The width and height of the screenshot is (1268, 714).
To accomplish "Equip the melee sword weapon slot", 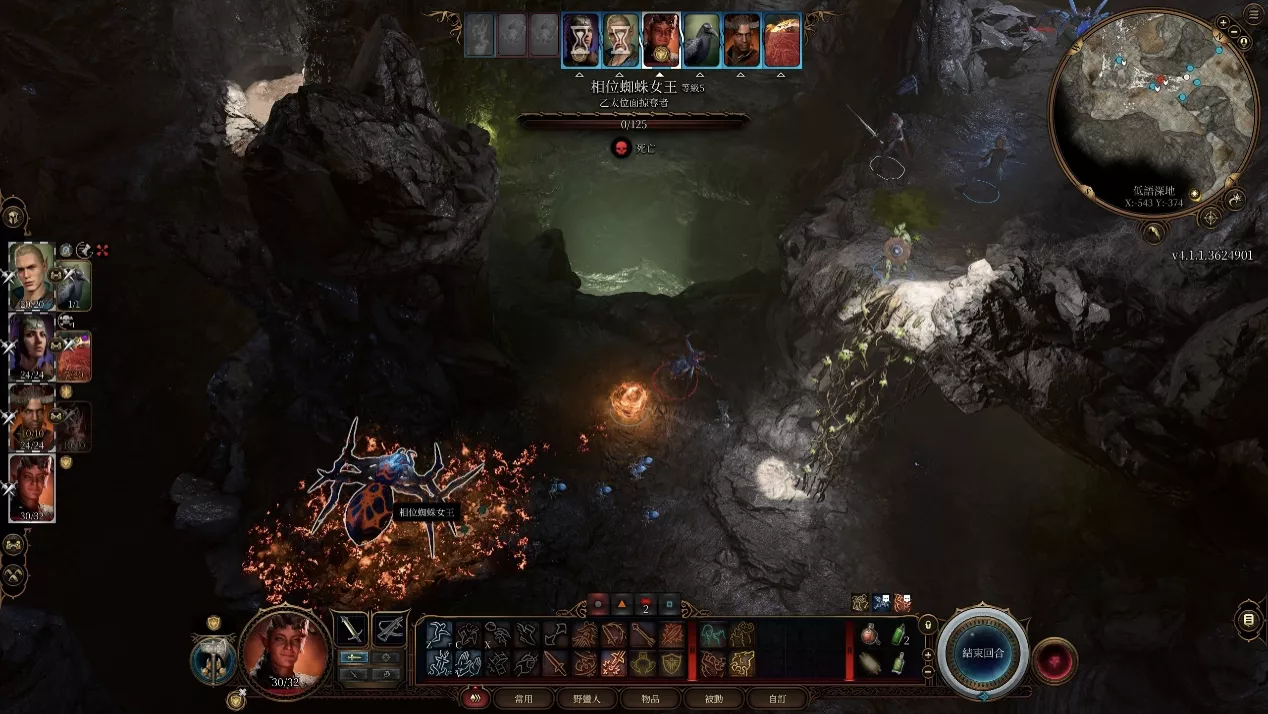I will 351,629.
